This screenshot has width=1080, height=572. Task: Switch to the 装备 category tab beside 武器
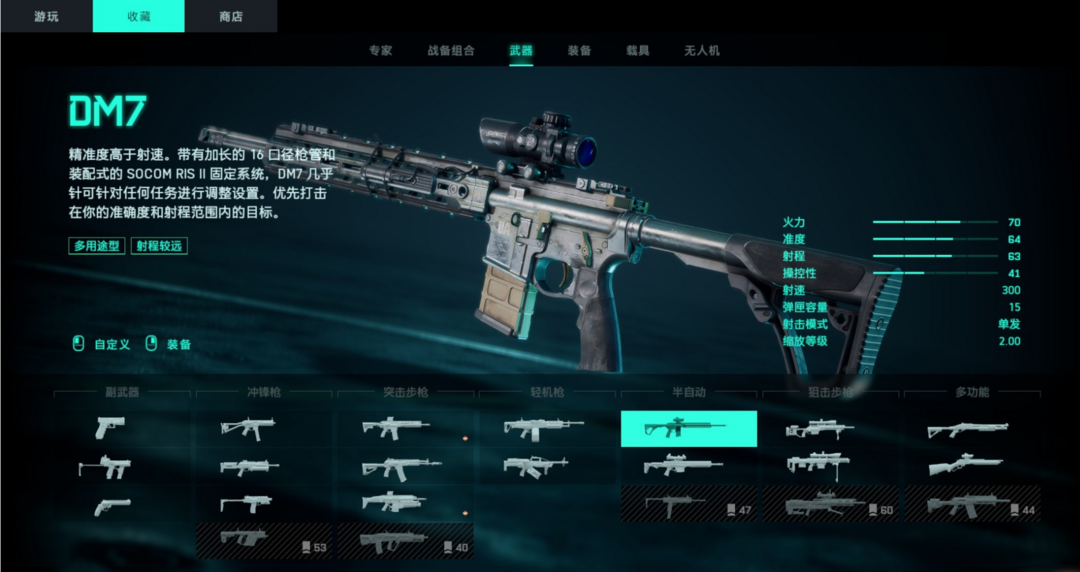(579, 50)
